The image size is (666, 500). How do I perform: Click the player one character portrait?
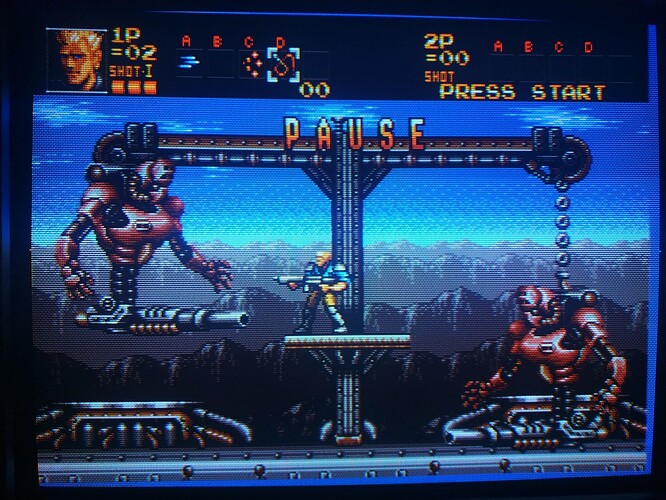[x=82, y=61]
